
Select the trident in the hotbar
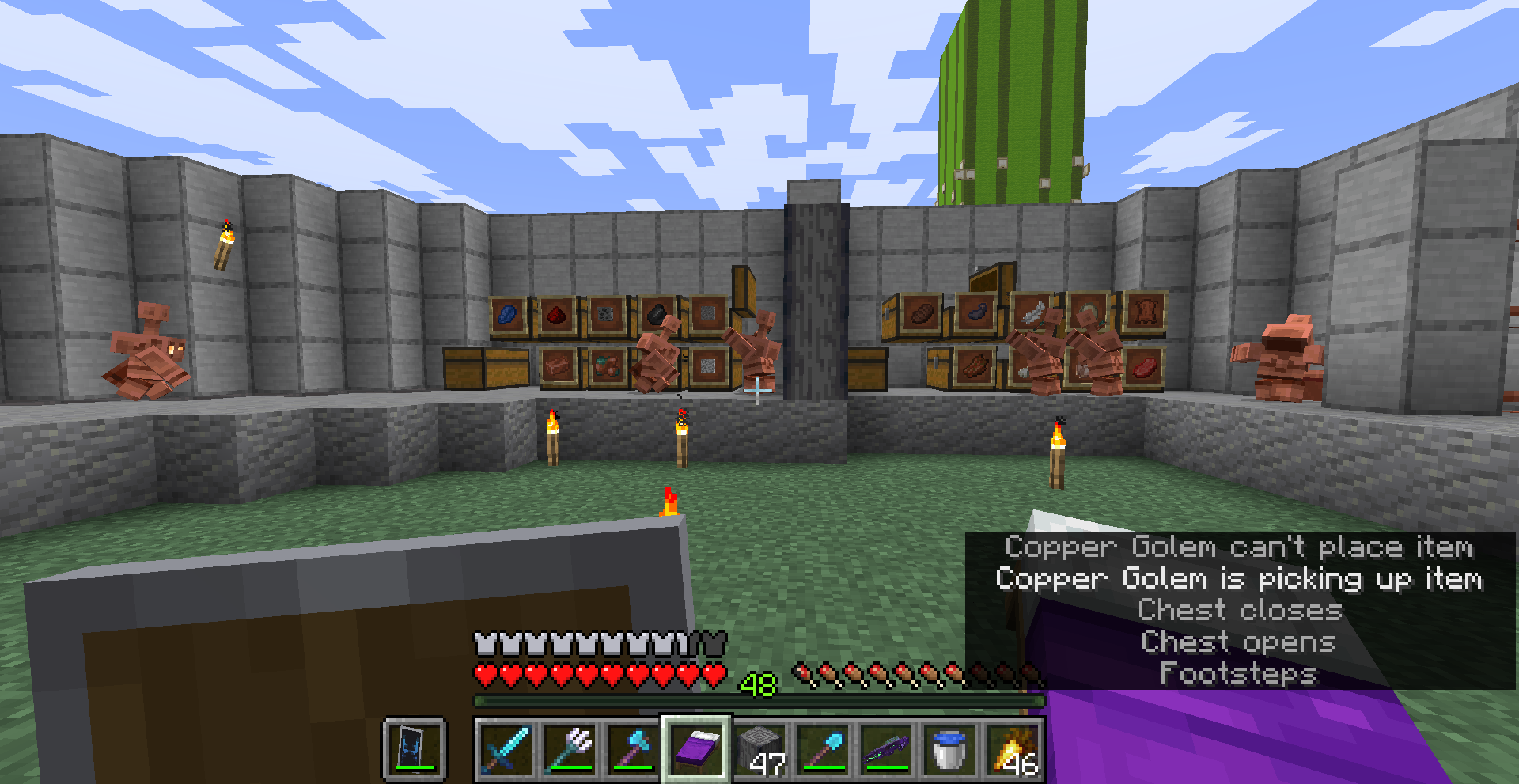click(x=570, y=748)
